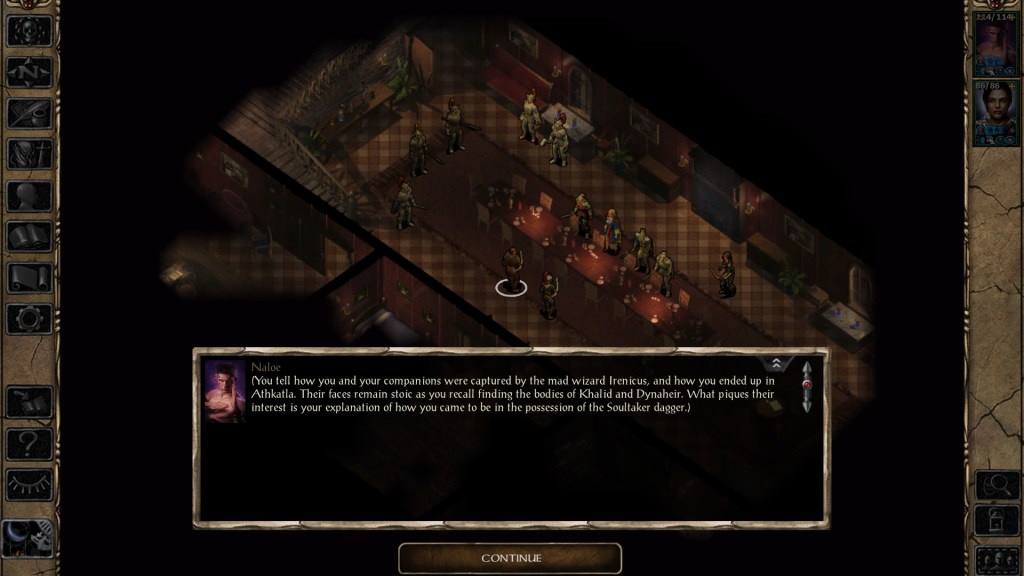Open the inventory screen
This screenshot has width=1024, height=576.
(x=29, y=154)
